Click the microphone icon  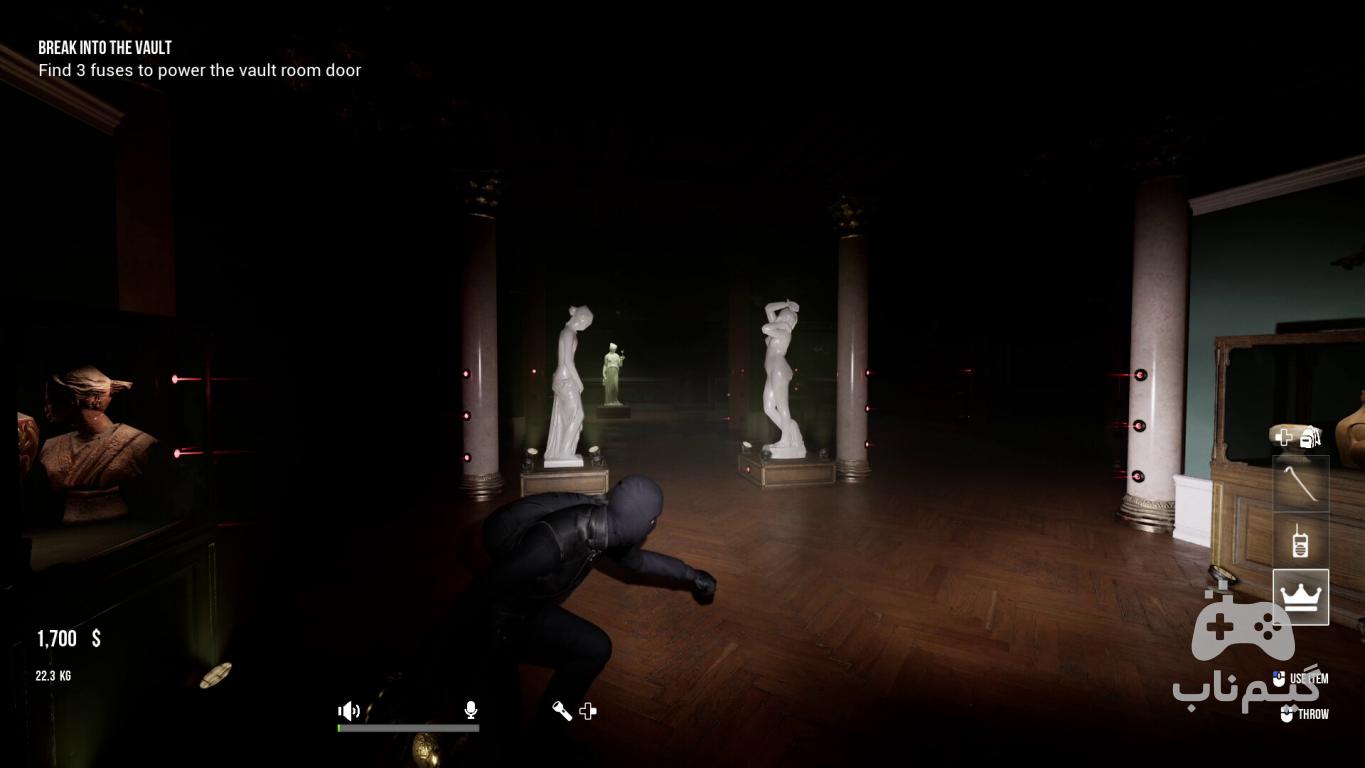coord(471,710)
